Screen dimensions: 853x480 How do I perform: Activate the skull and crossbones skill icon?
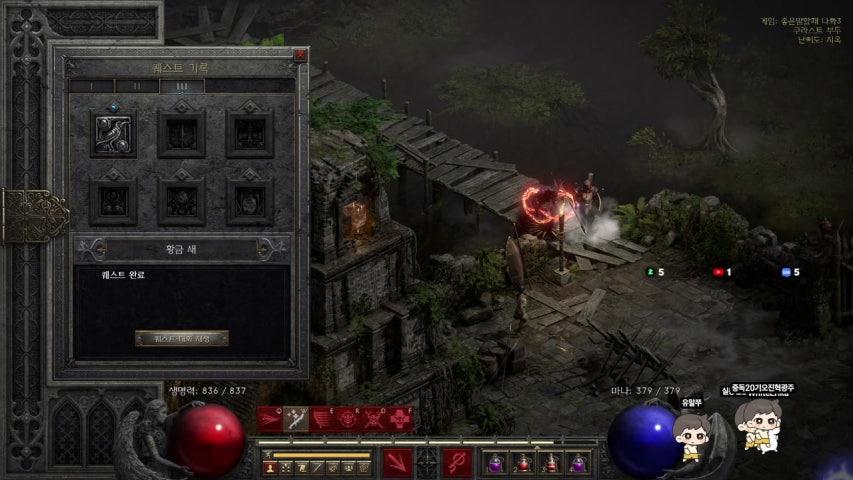374,419
